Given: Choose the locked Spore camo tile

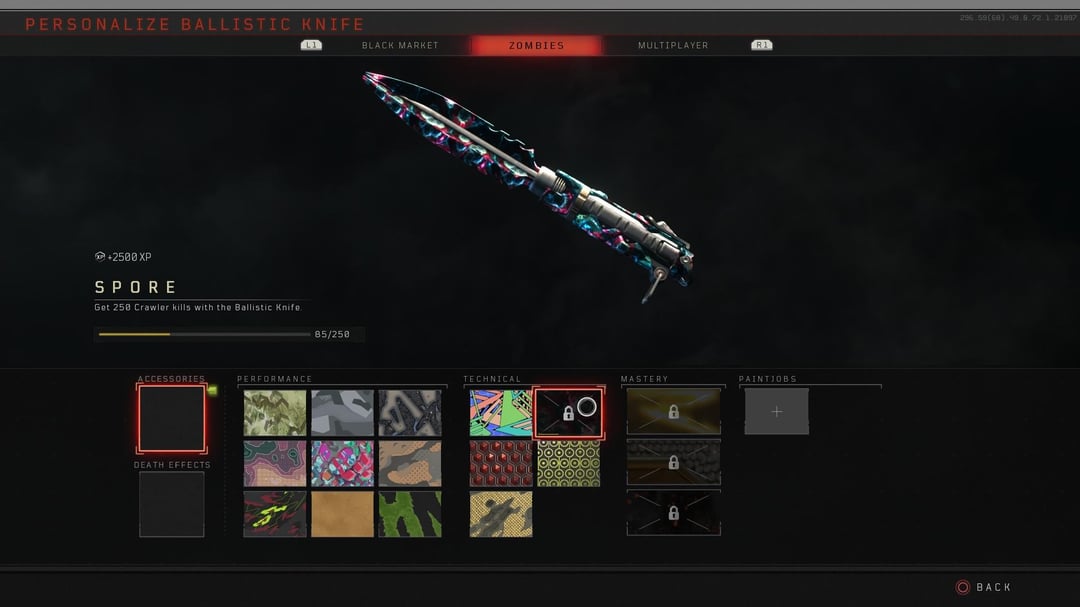Looking at the screenshot, I should [x=568, y=413].
